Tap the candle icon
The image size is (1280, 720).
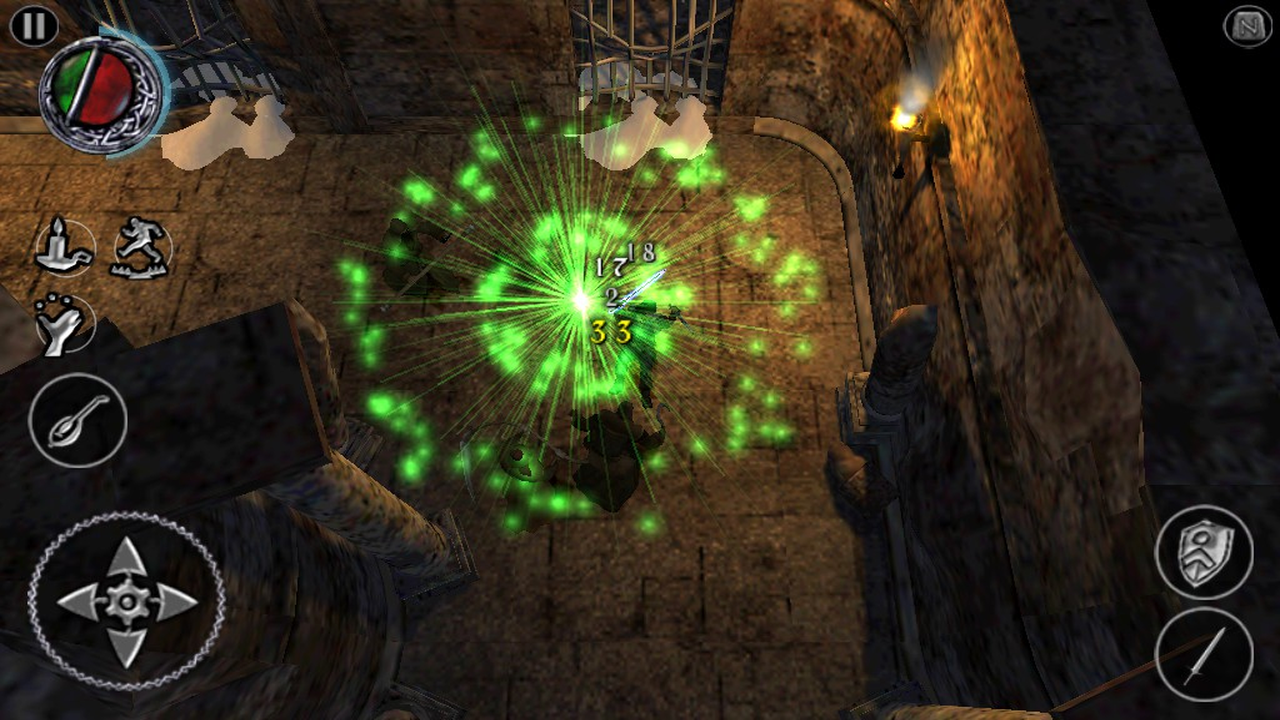(64, 246)
